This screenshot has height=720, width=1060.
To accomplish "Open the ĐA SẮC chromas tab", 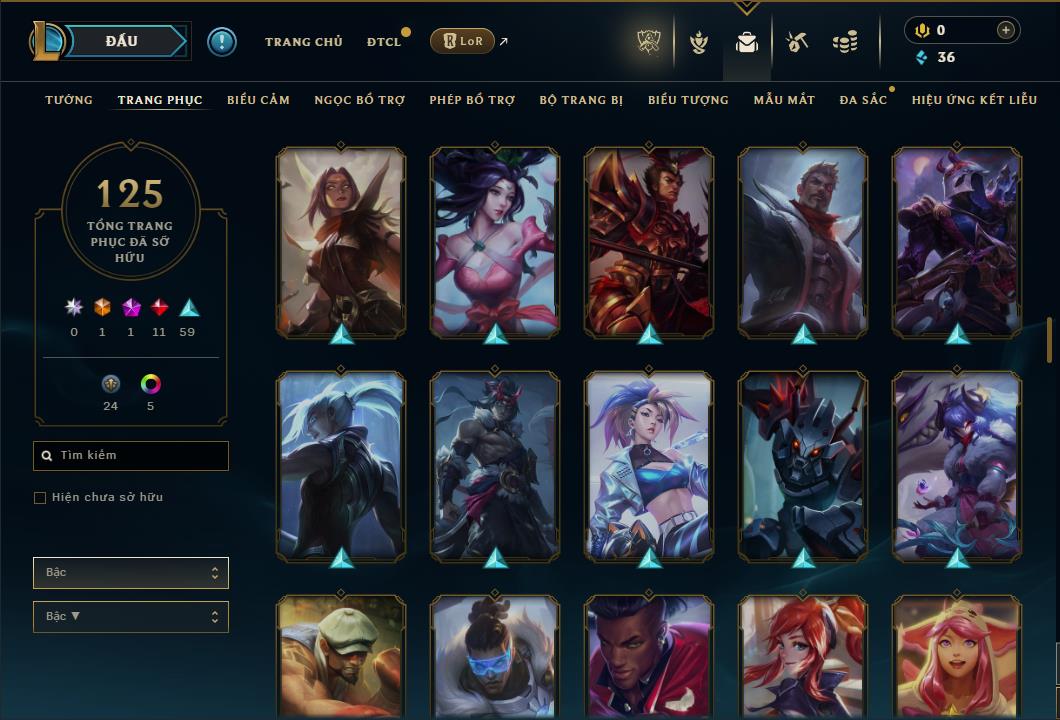I will point(863,100).
